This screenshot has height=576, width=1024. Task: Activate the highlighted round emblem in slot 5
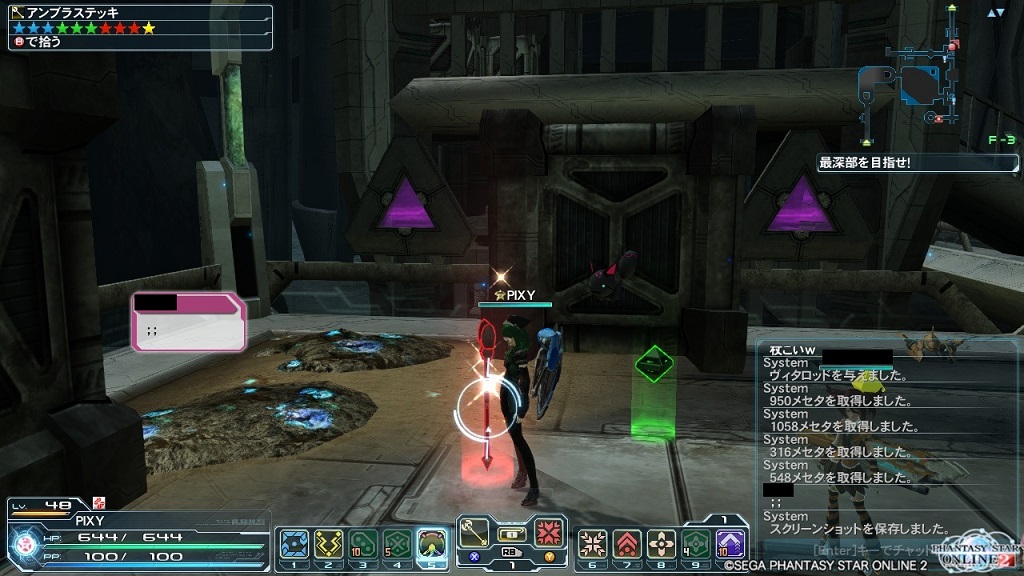(432, 544)
